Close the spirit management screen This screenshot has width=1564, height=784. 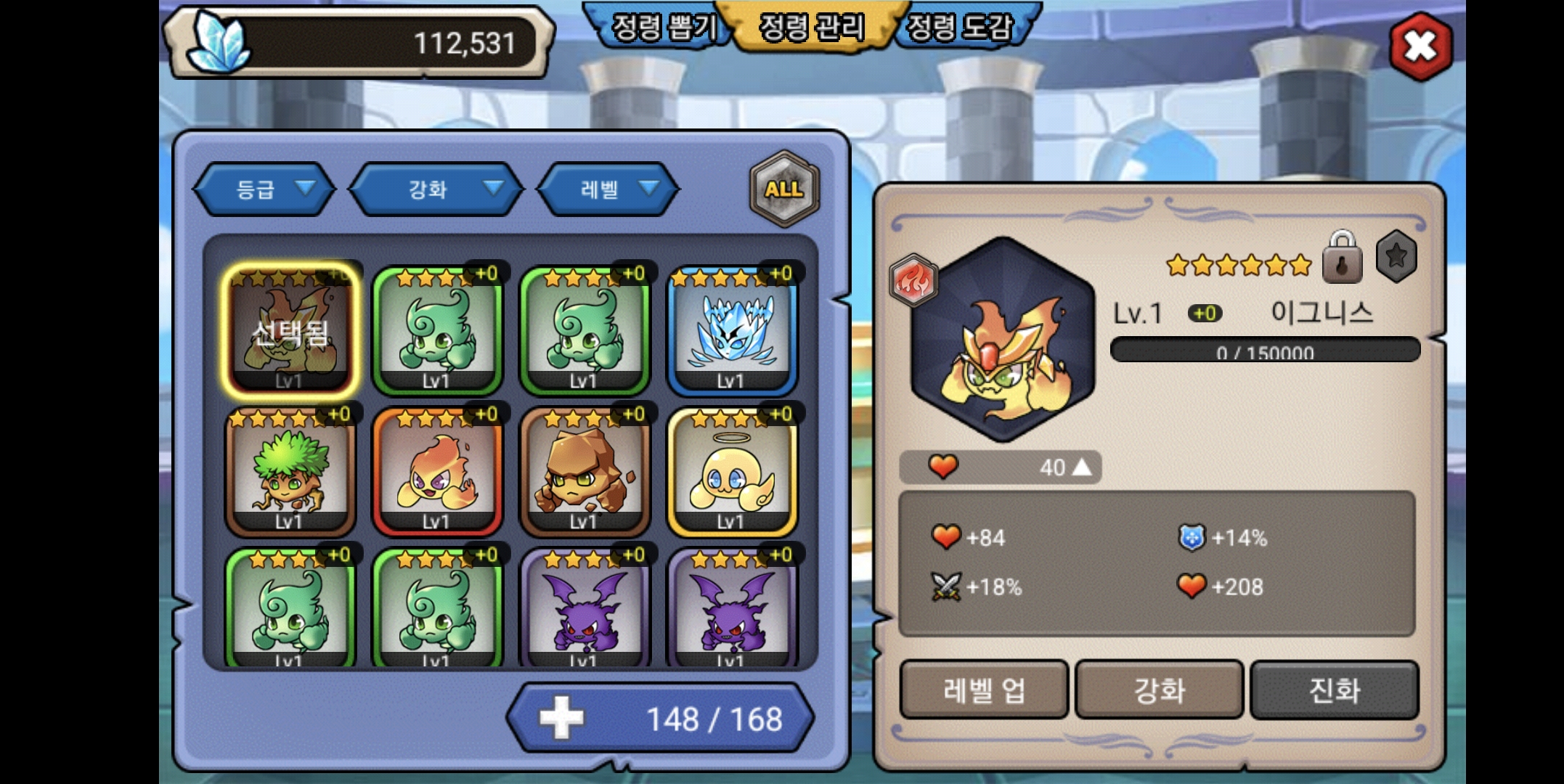1420,46
